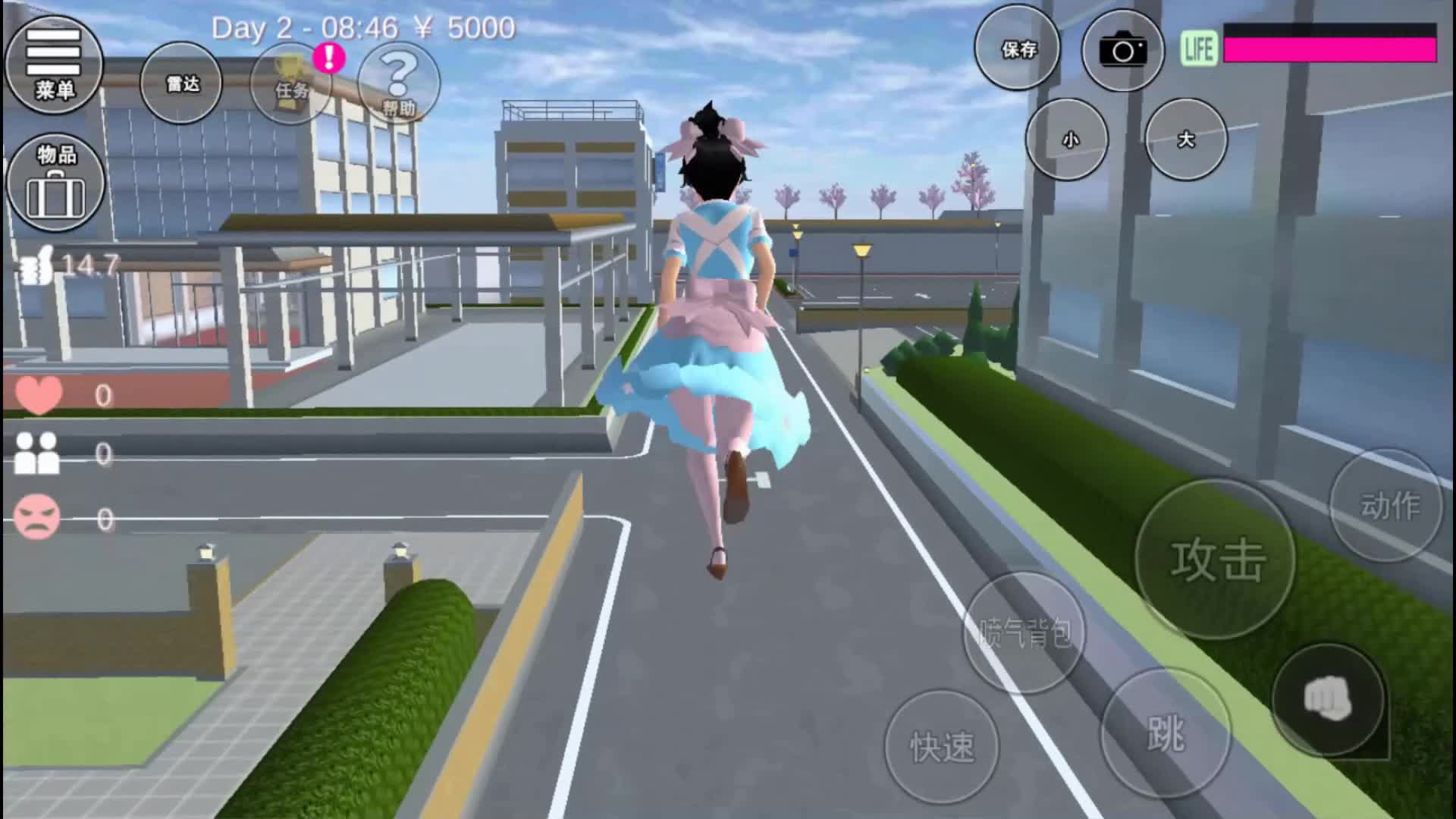Choose the 小 small size button
Image resolution: width=1456 pixels, height=819 pixels.
(x=1068, y=140)
